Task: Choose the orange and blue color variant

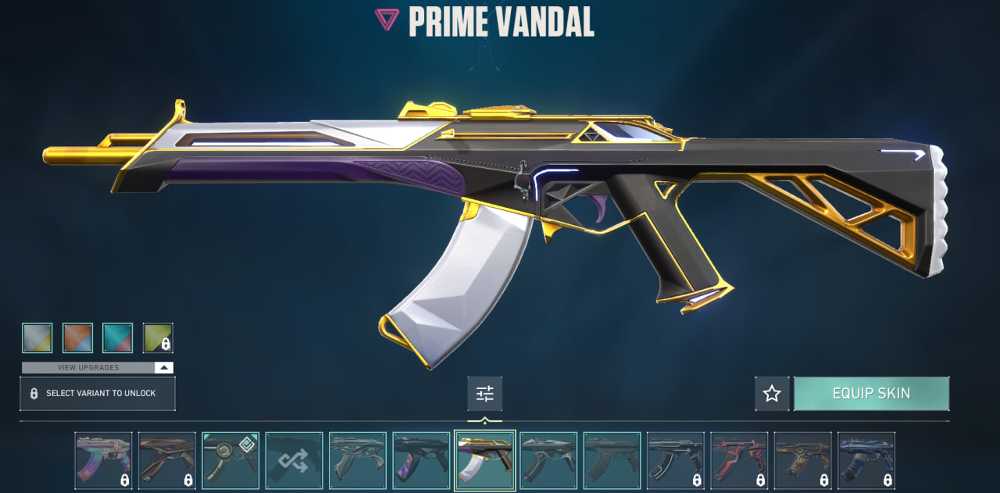Action: (x=77, y=338)
